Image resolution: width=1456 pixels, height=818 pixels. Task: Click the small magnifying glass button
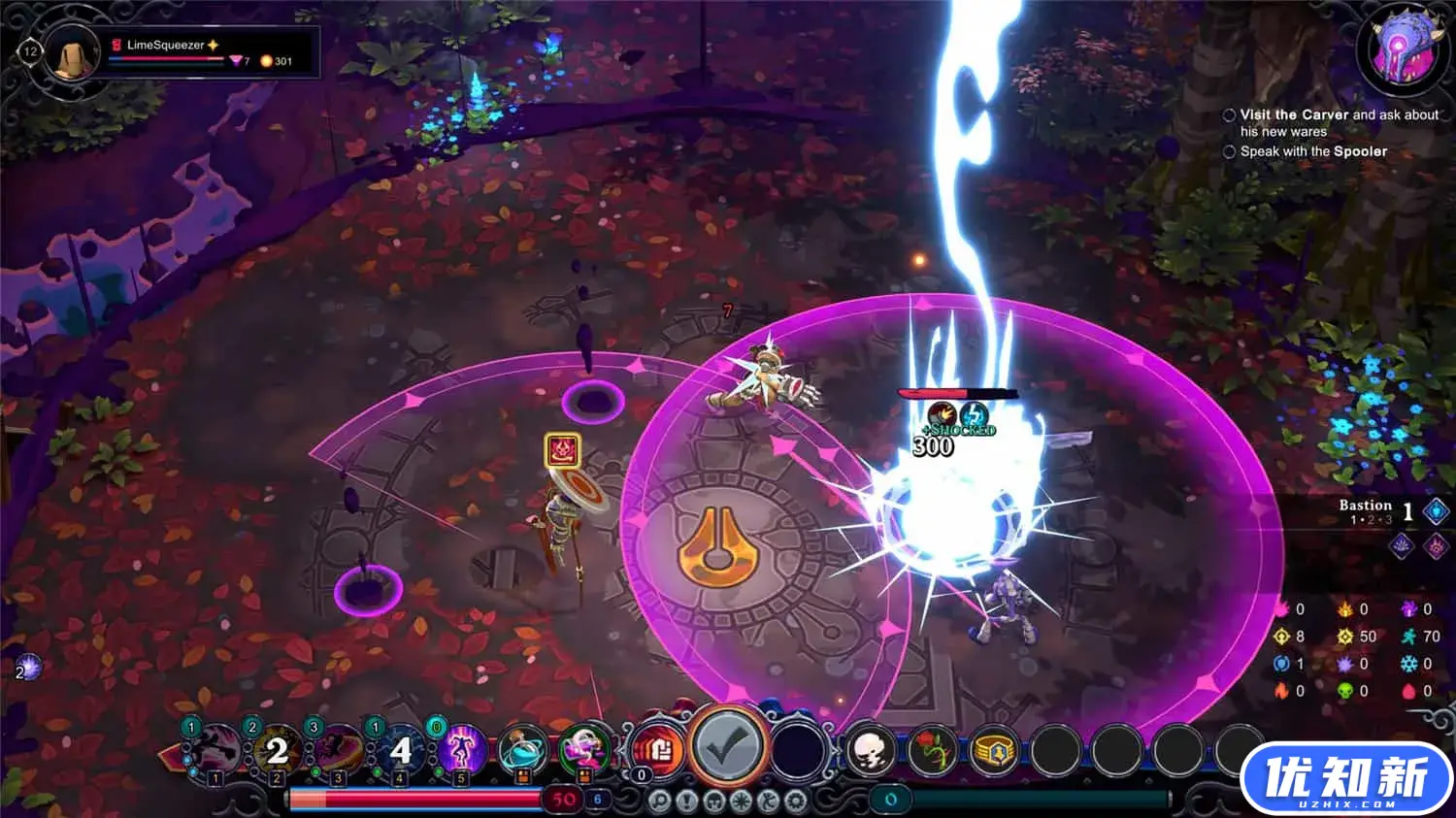[660, 802]
